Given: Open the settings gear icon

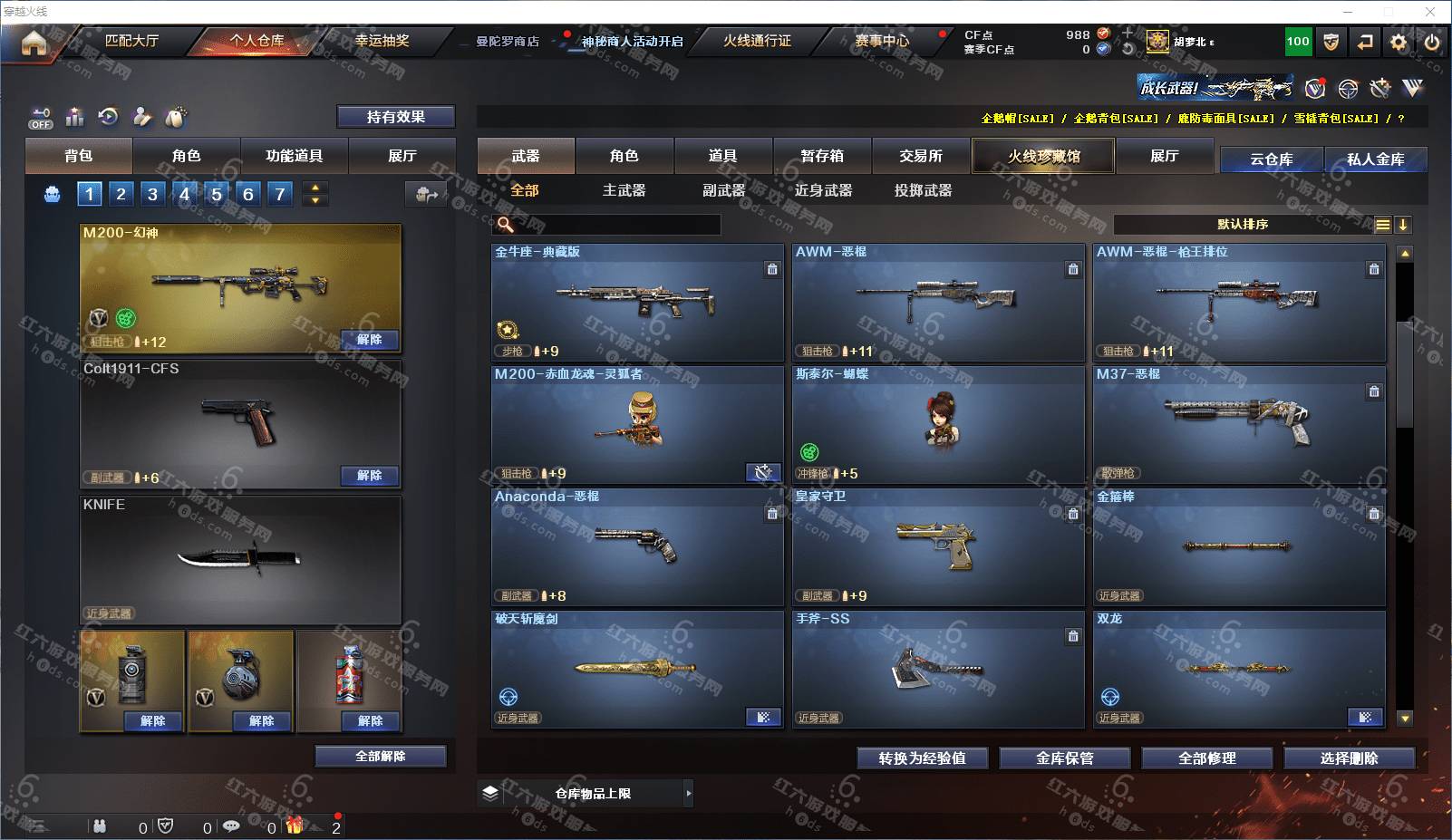Looking at the screenshot, I should 1399,42.
